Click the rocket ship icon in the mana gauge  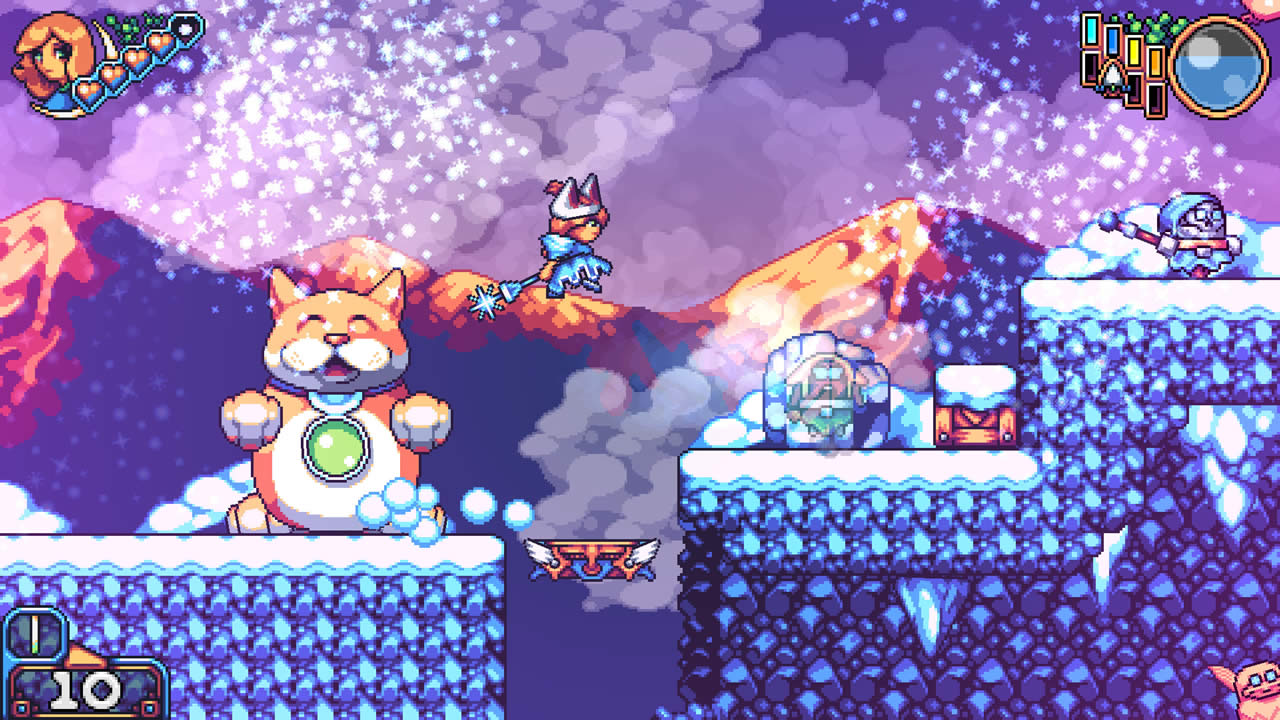pyautogui.click(x=1112, y=77)
